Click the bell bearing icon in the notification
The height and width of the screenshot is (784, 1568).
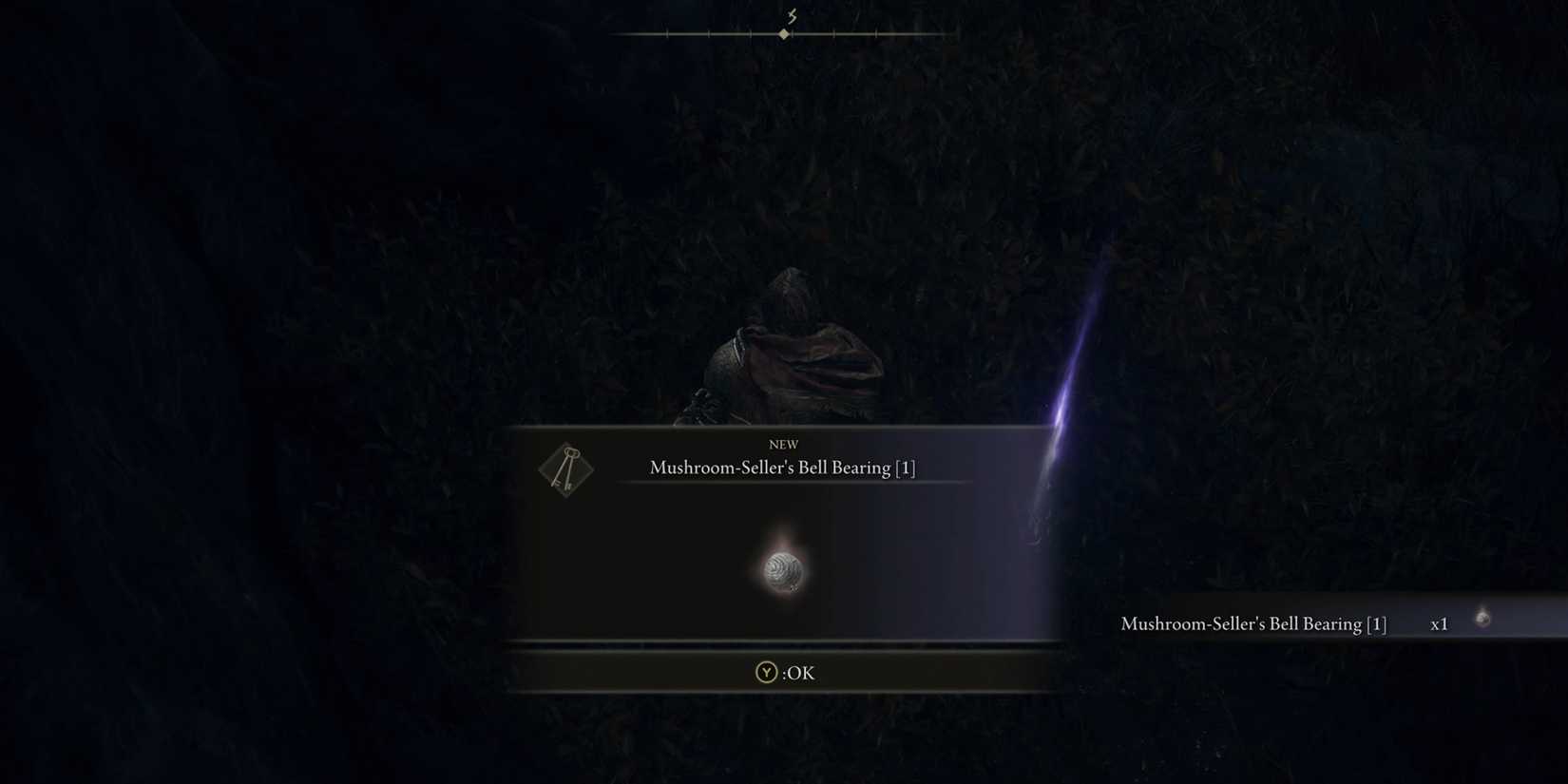[1481, 617]
